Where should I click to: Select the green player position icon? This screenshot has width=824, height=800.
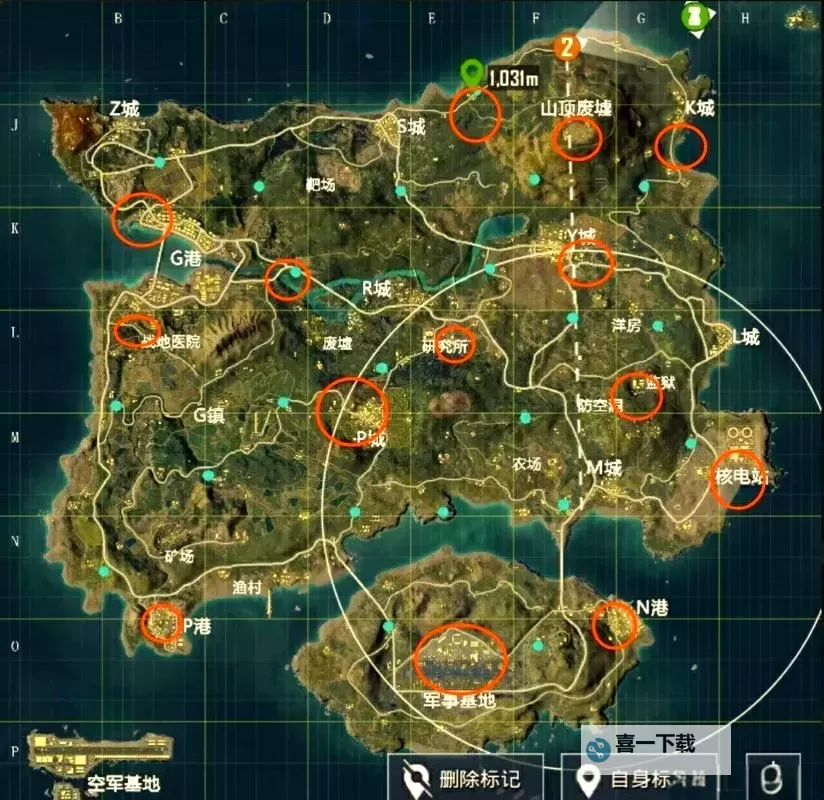tap(692, 15)
